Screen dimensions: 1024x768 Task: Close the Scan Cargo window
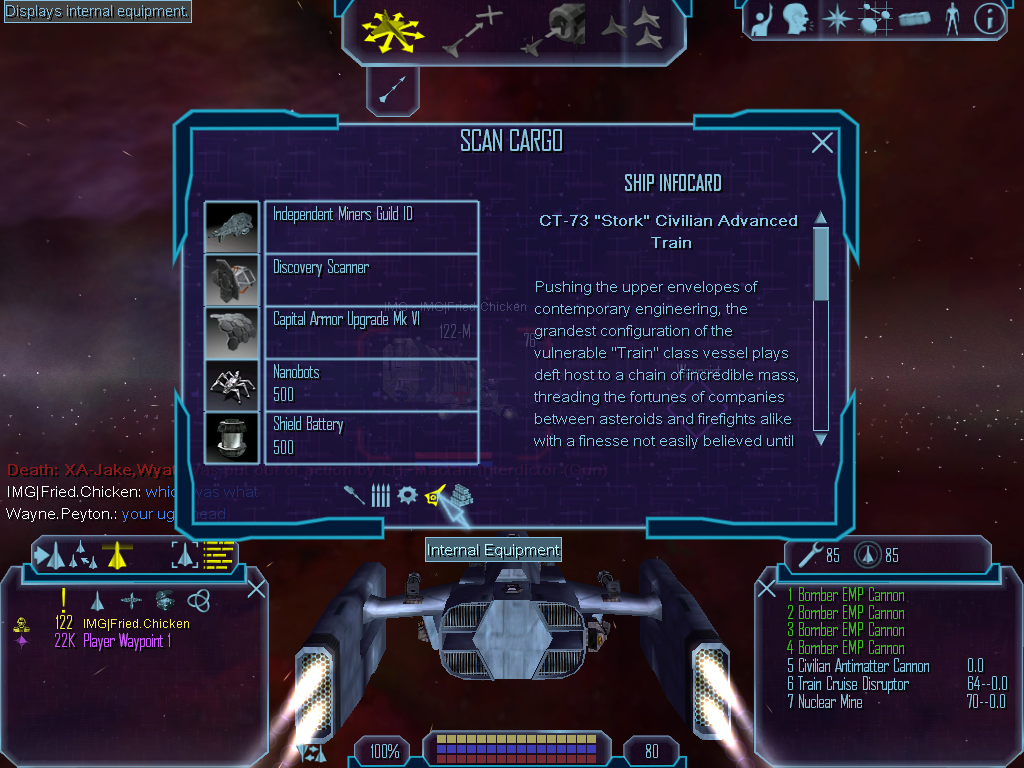[822, 143]
